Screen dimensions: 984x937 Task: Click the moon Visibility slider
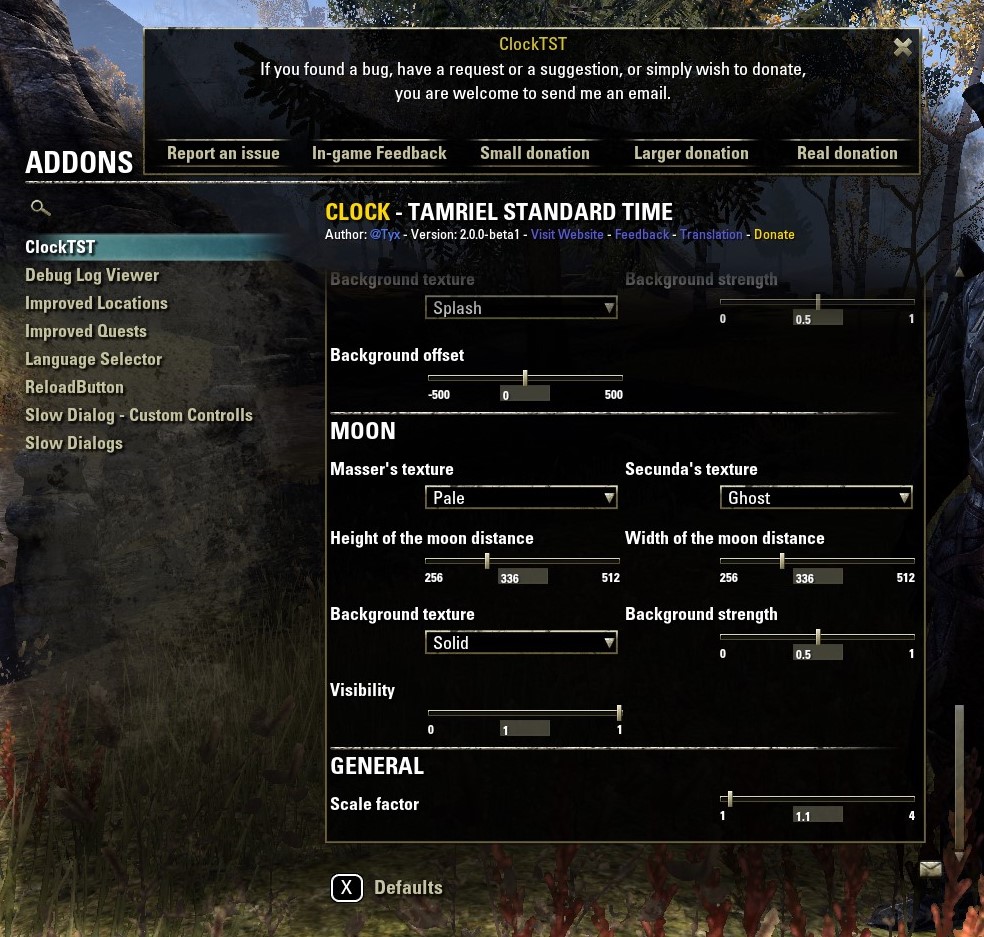tap(524, 713)
